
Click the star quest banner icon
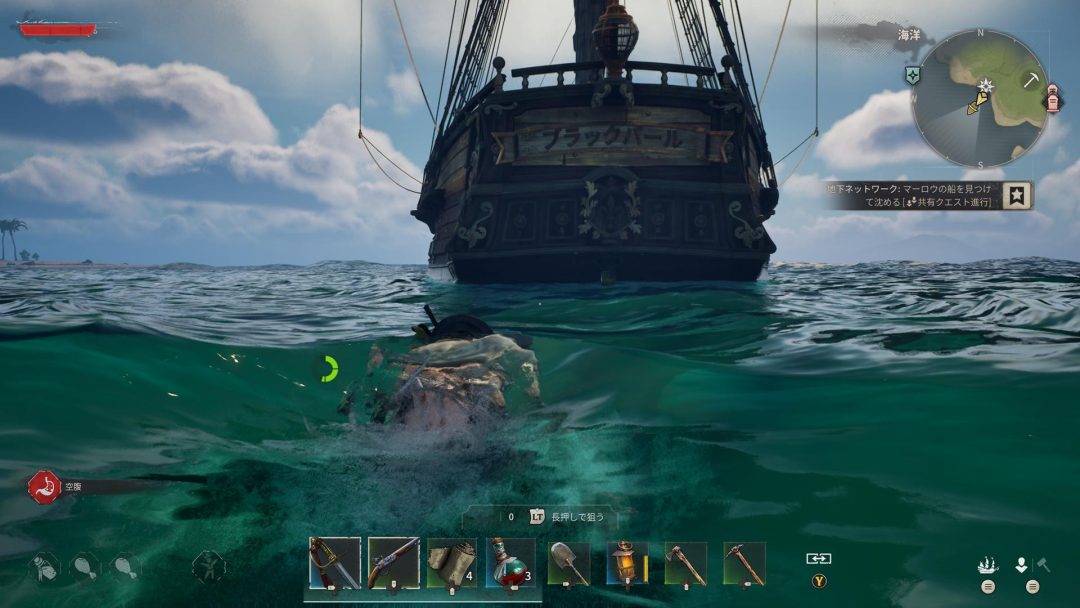pos(1017,195)
